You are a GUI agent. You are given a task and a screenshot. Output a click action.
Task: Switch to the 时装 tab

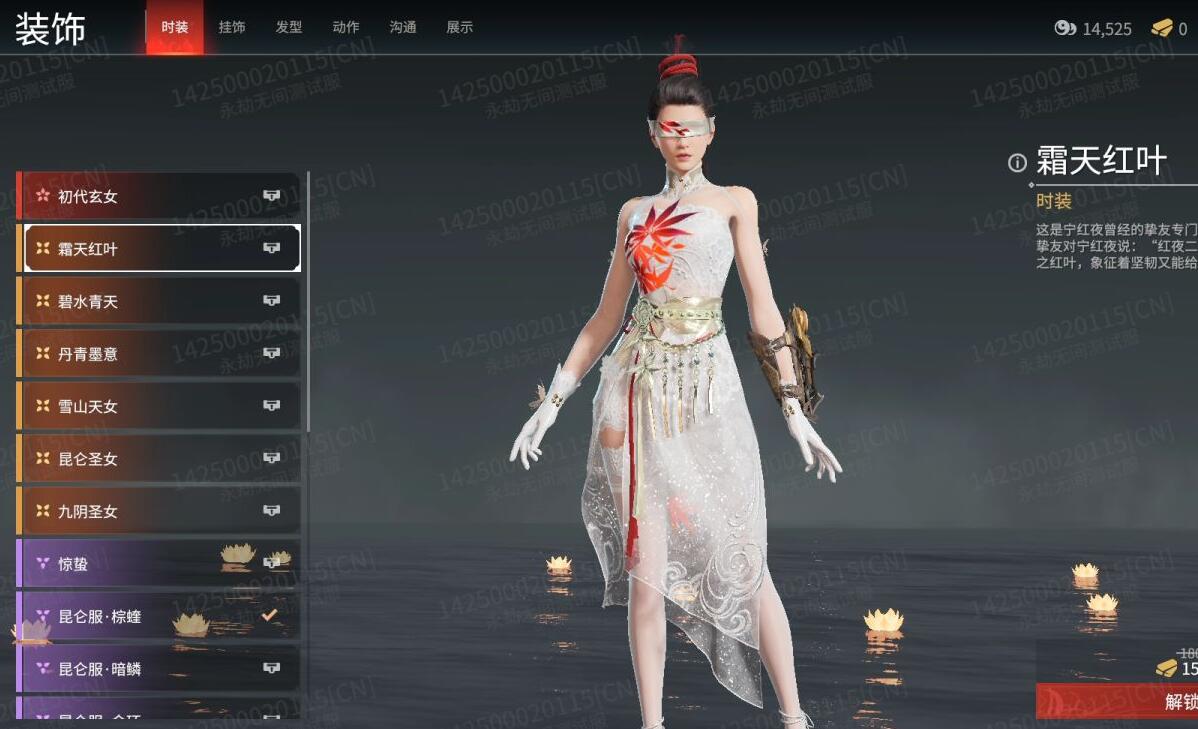175,27
